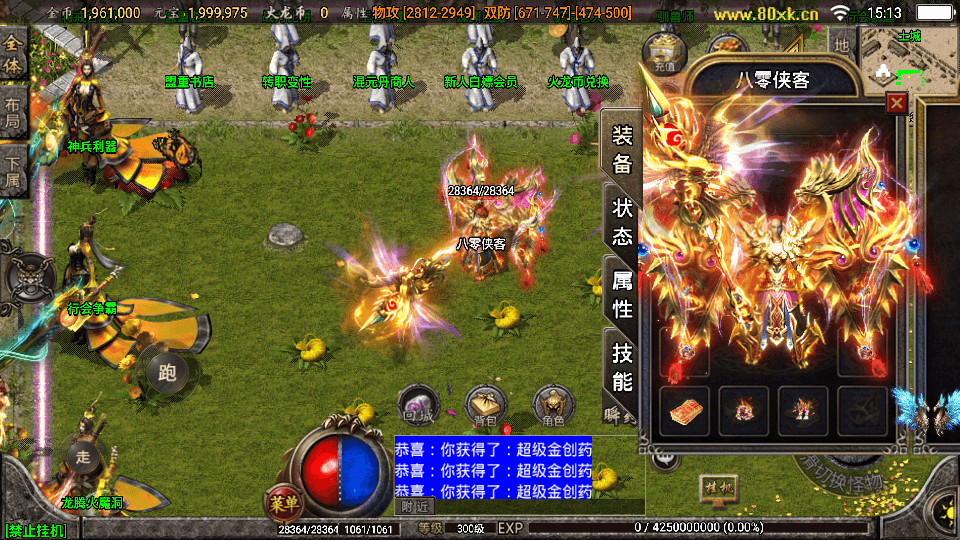
Task: Select the red scroll item slot
Action: (x=685, y=410)
